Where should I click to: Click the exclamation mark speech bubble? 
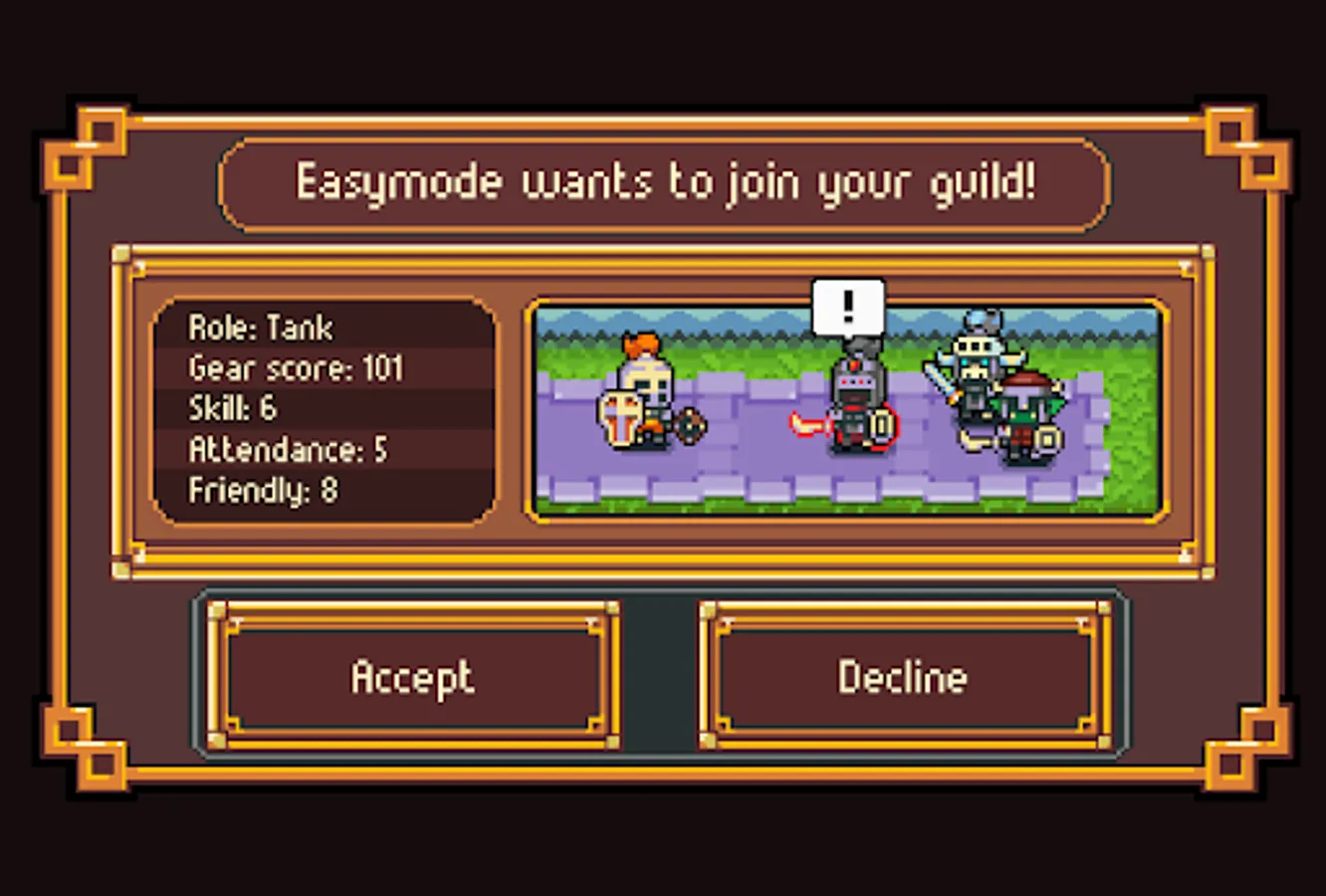[847, 306]
